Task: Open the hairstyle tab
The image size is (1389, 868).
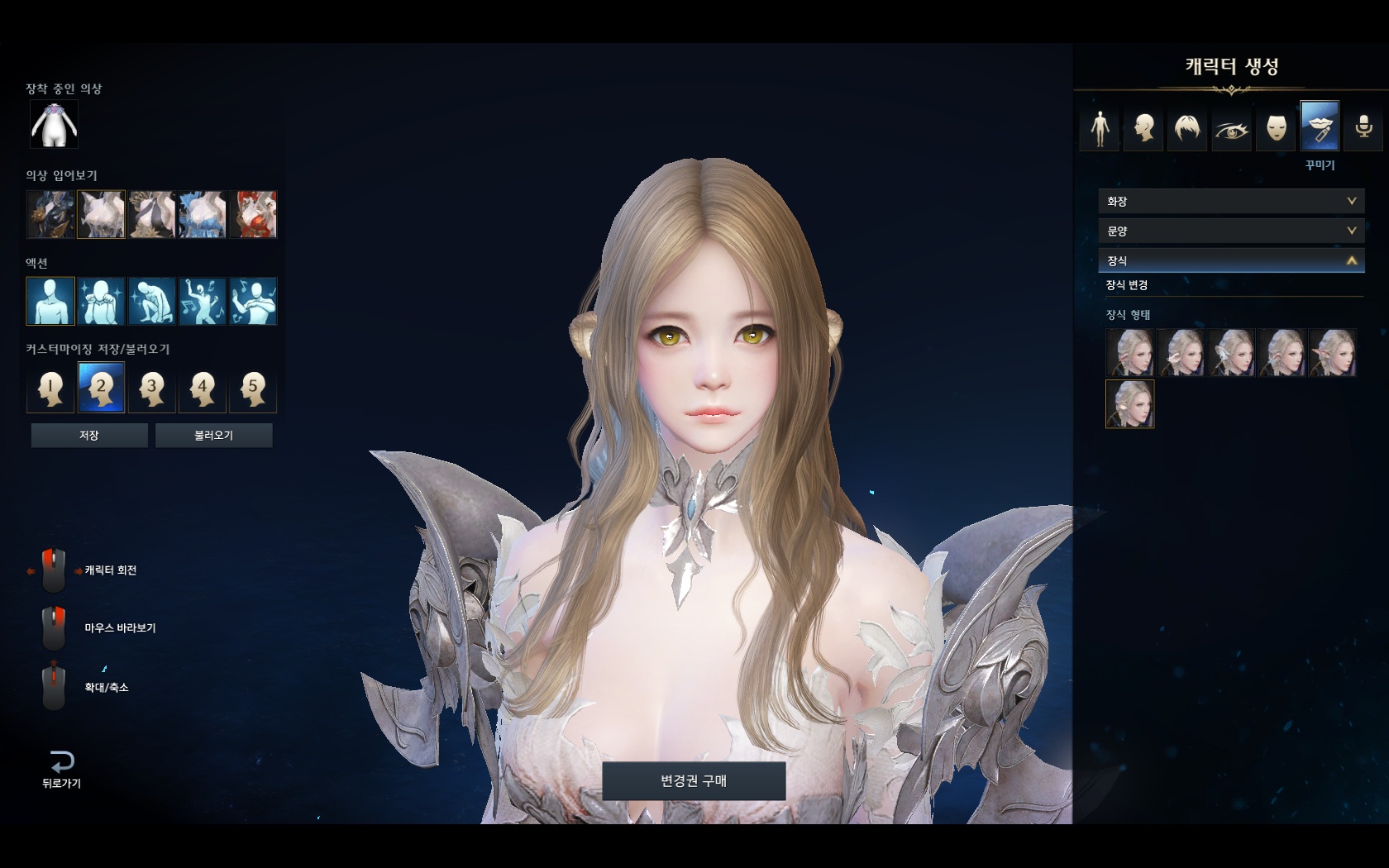Action: point(1187,128)
